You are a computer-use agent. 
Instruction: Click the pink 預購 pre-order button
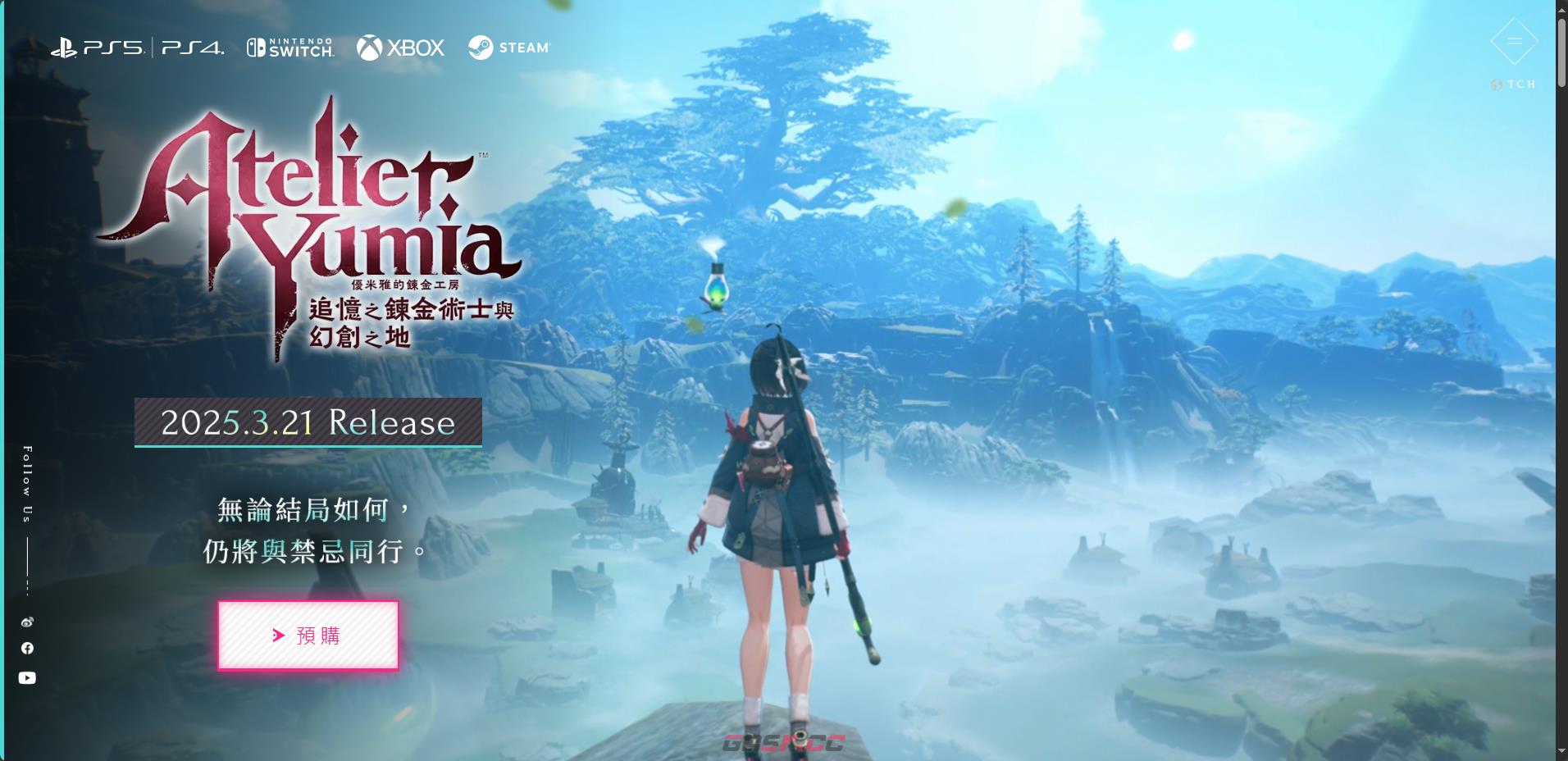(308, 636)
